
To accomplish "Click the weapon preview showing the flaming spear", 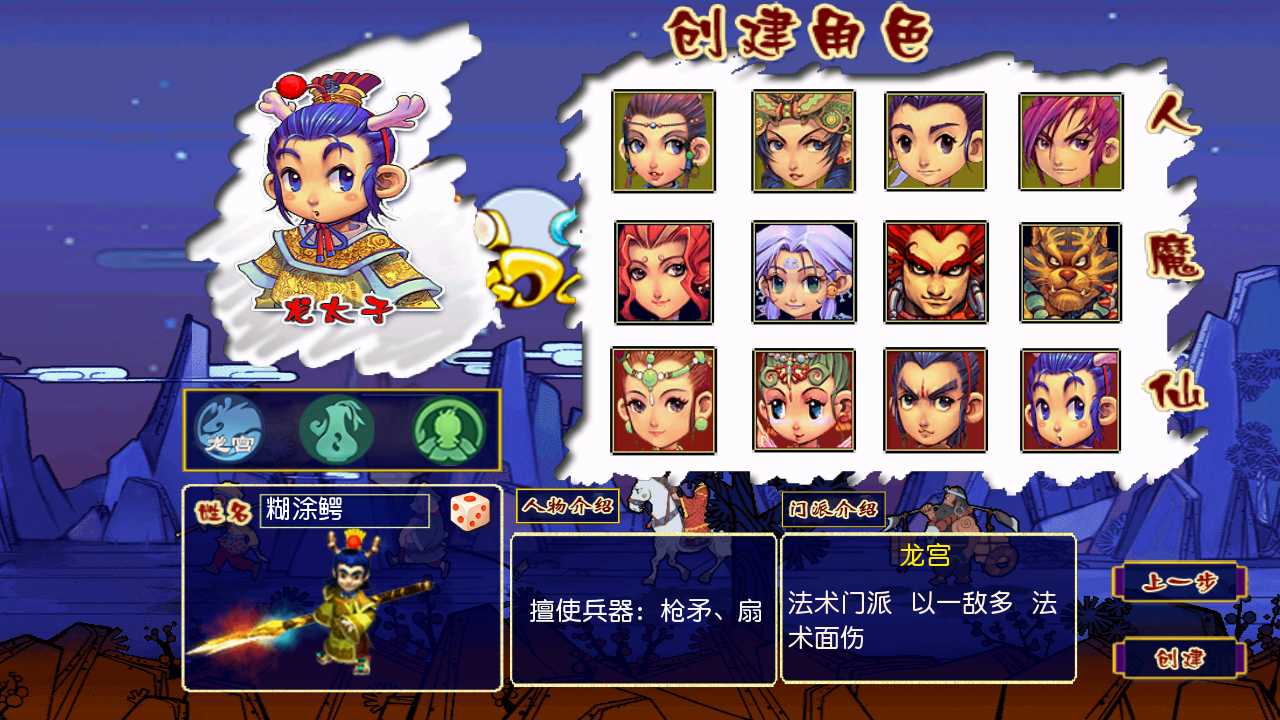I will 340,610.
